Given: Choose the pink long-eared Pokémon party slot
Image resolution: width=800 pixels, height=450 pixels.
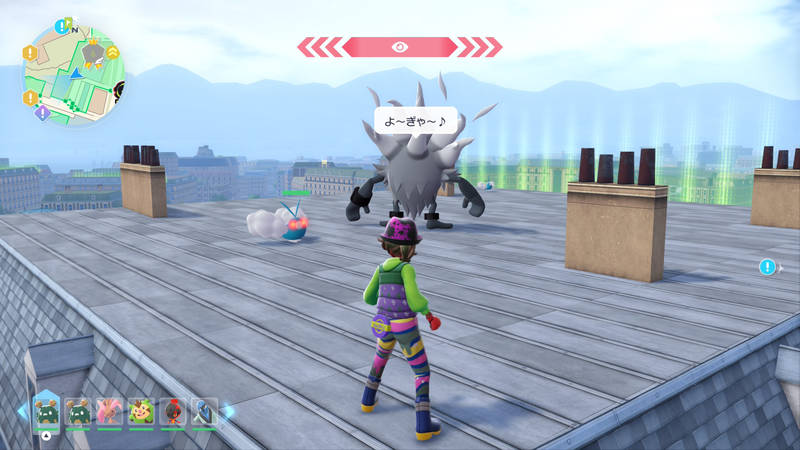Looking at the screenshot, I should [x=108, y=411].
